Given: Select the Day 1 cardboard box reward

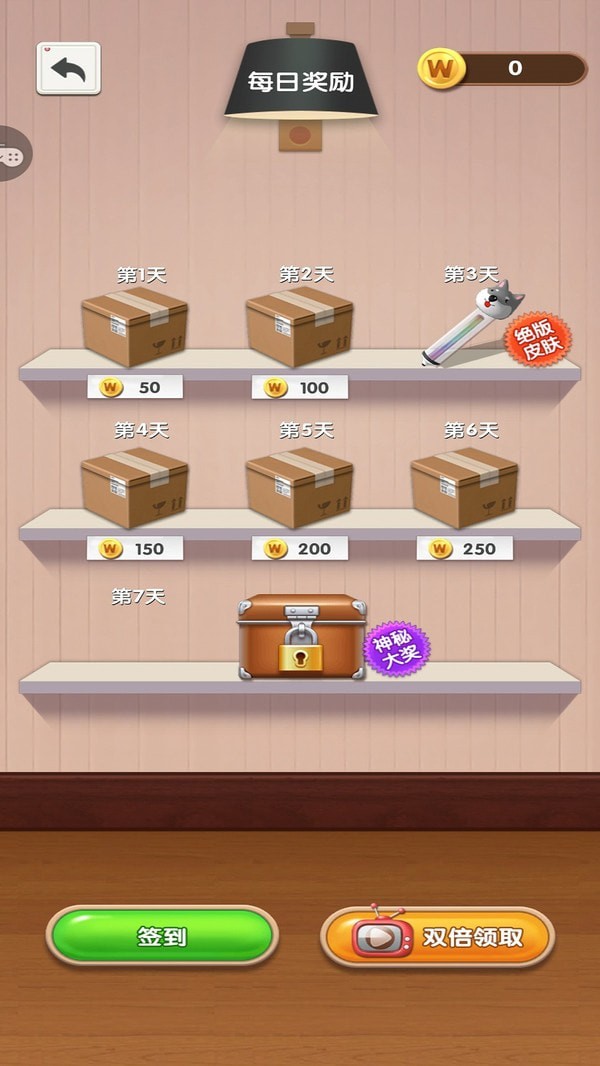Looking at the screenshot, I should (135, 327).
